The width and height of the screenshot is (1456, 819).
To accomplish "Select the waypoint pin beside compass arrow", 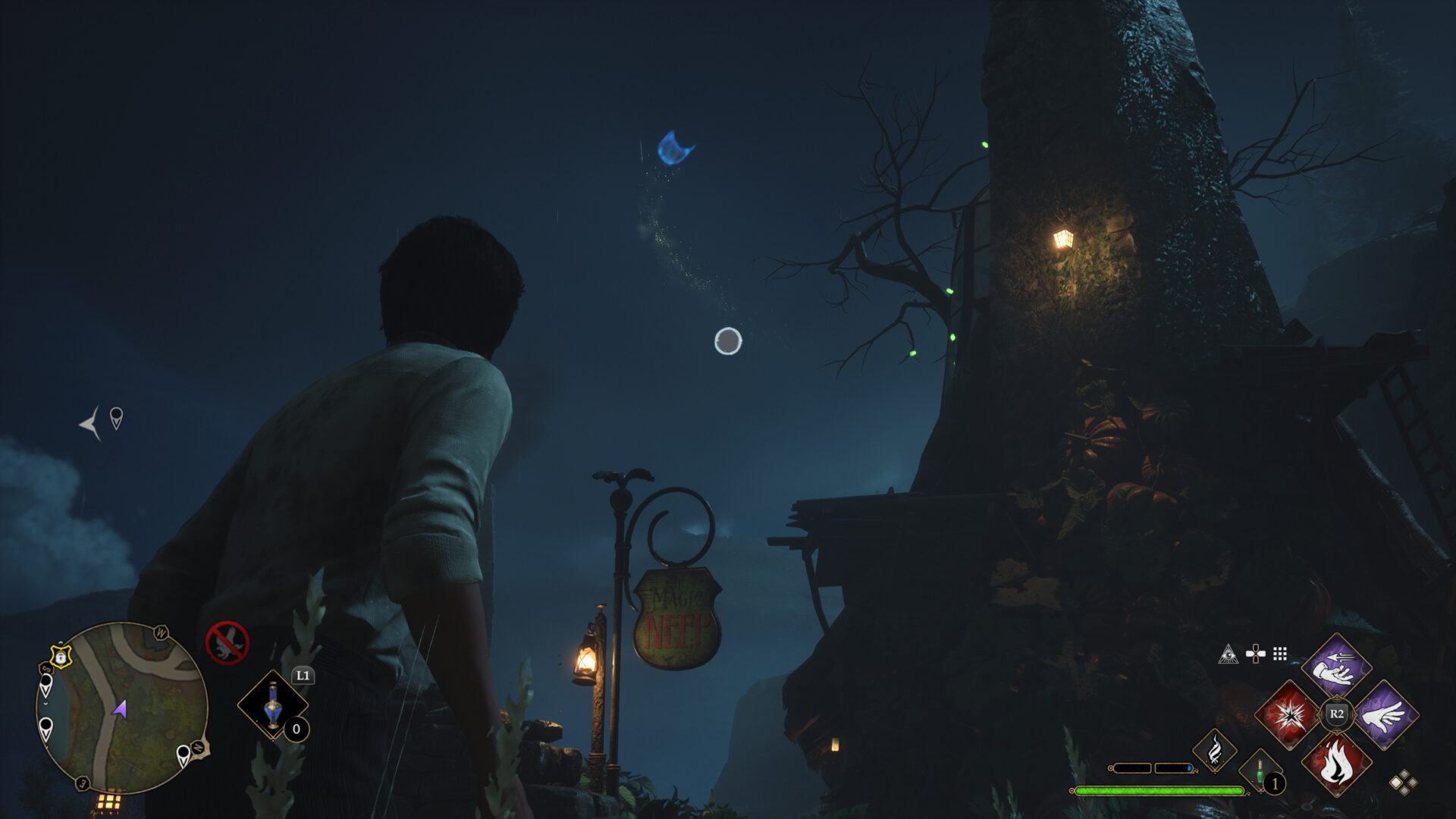I will click(116, 417).
